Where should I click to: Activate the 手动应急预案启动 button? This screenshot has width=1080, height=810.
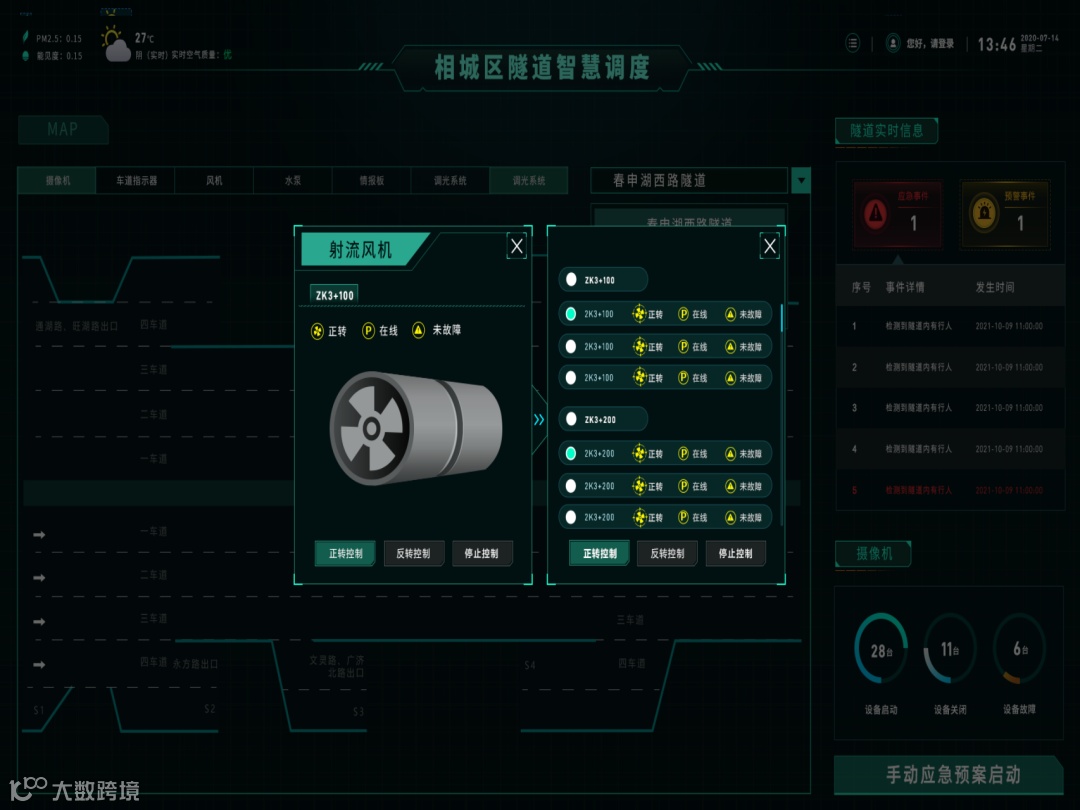pyautogui.click(x=947, y=774)
